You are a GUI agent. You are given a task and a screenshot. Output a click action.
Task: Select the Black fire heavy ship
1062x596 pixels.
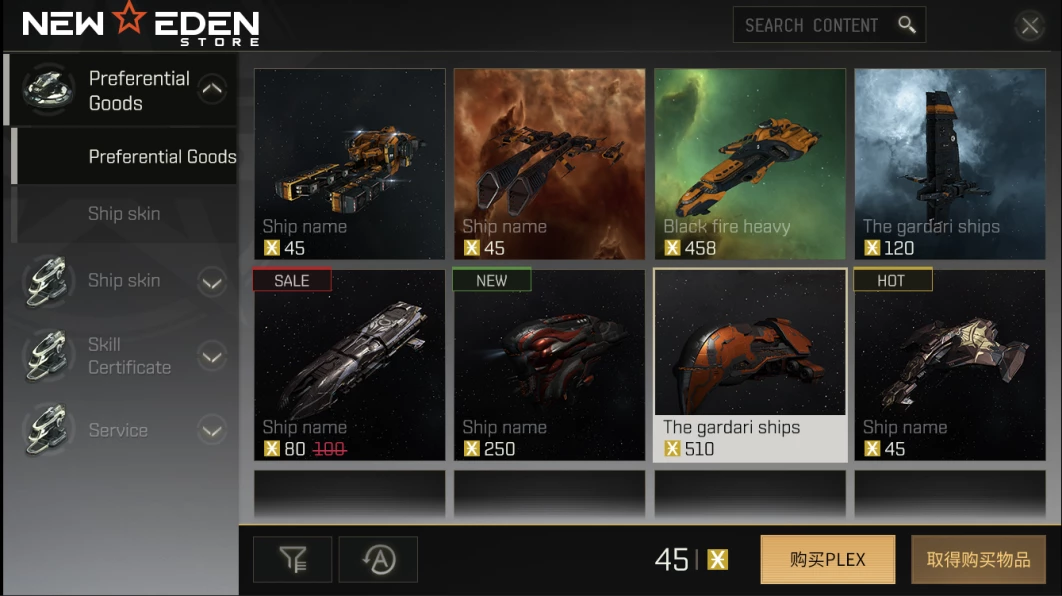coord(749,164)
